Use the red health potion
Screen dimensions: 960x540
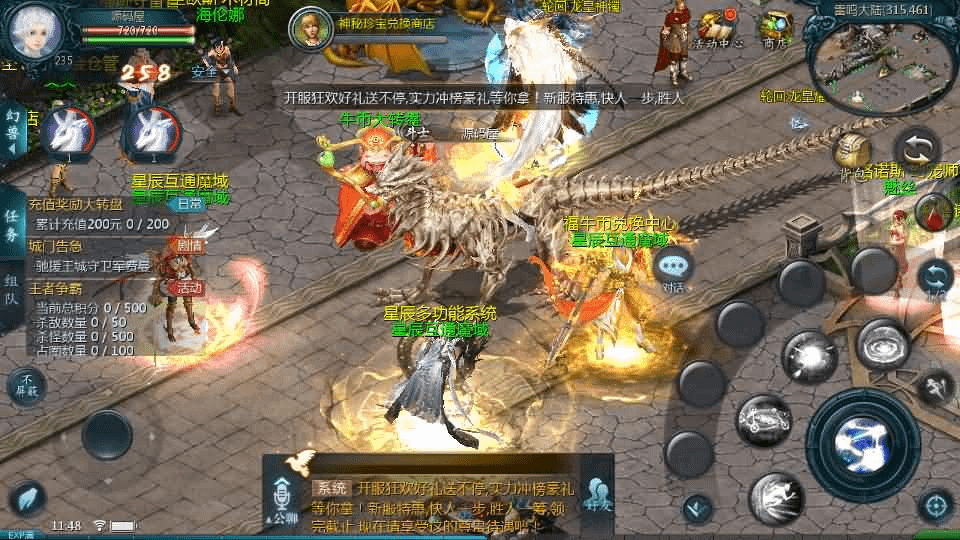pos(934,213)
